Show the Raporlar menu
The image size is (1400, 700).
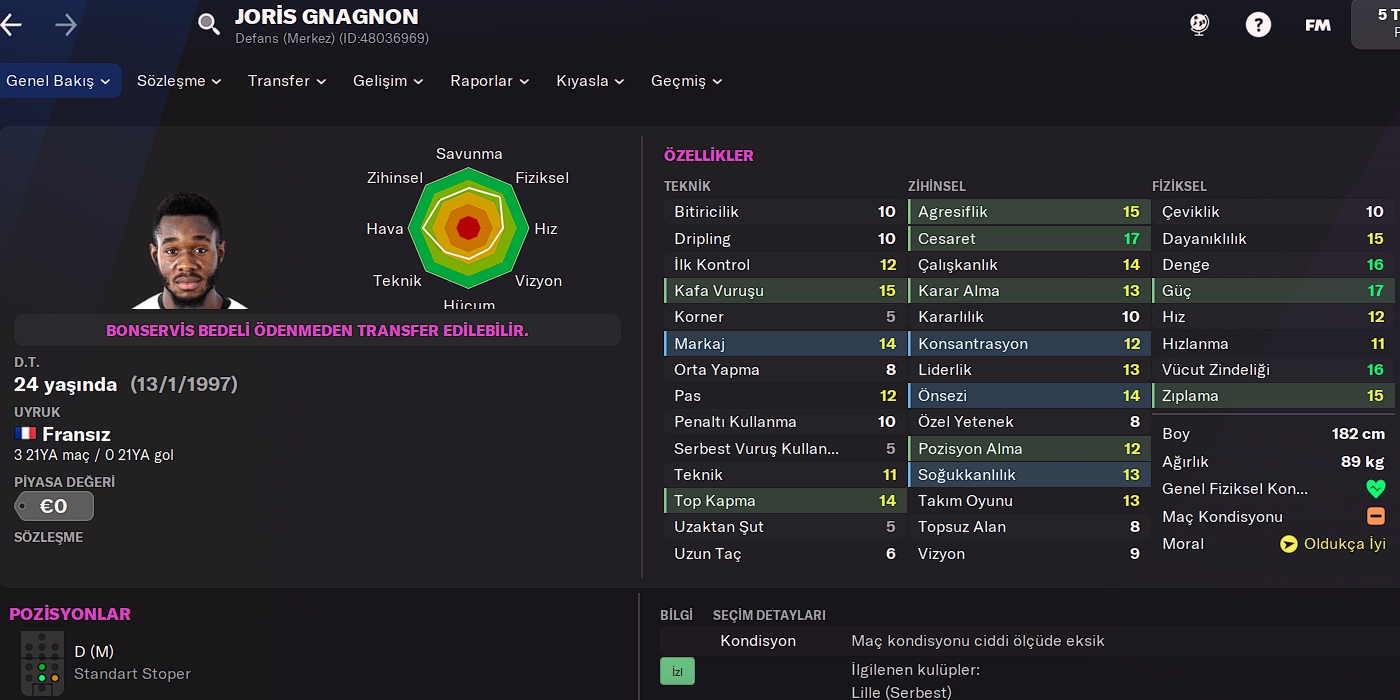point(489,81)
